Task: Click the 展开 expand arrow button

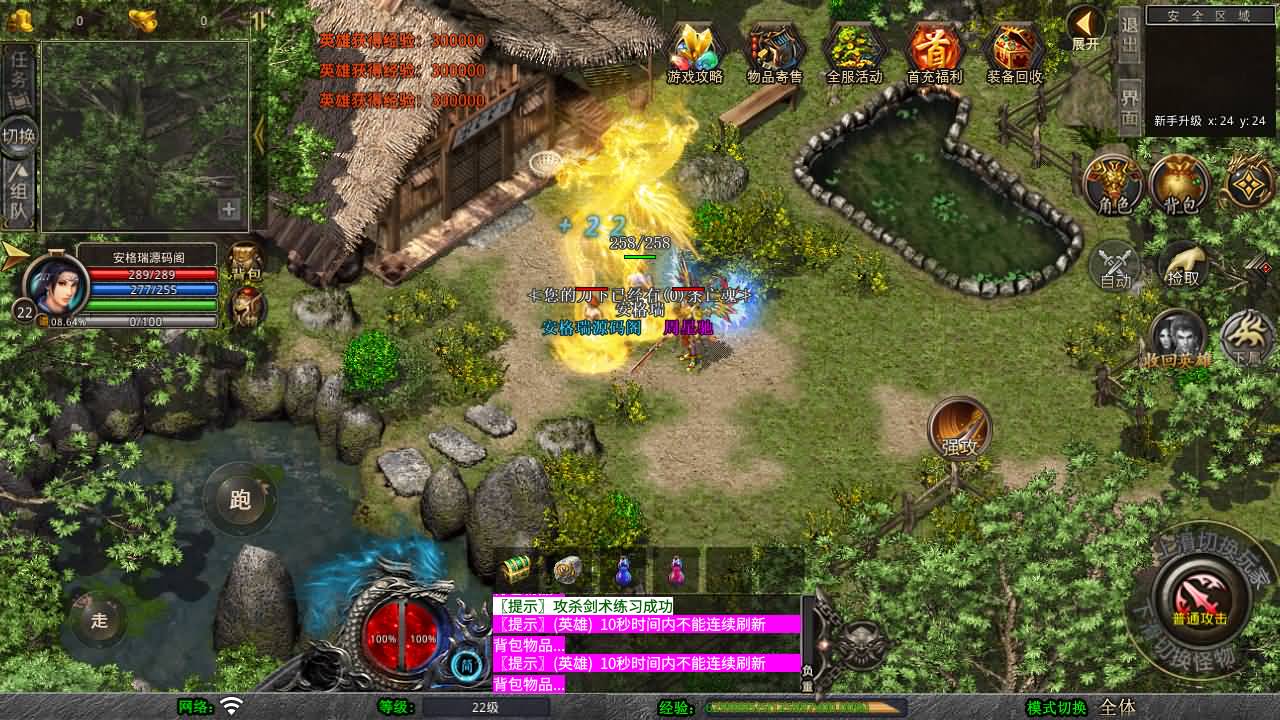Action: (x=1085, y=28)
